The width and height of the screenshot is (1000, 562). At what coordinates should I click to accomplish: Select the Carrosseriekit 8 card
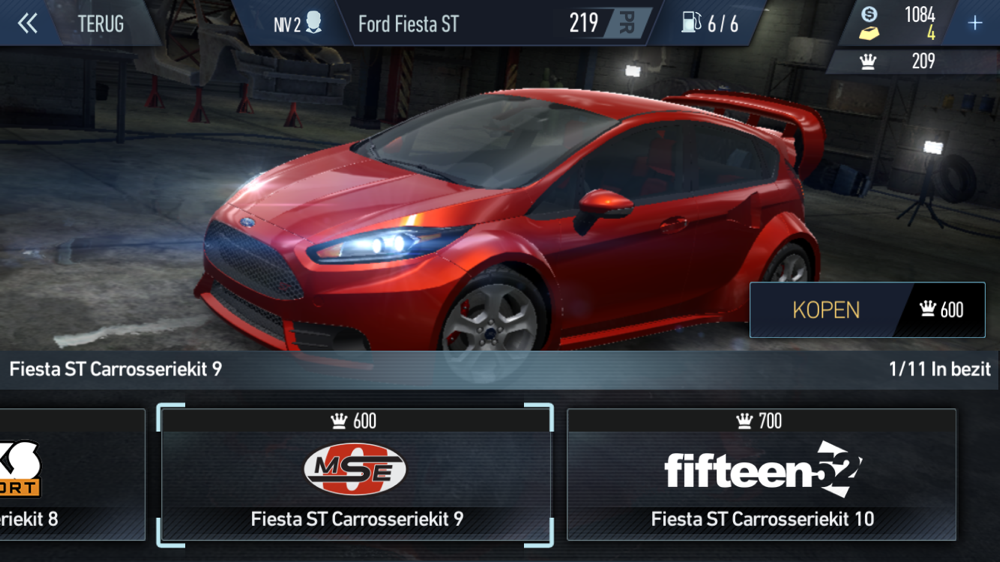[x=70, y=475]
